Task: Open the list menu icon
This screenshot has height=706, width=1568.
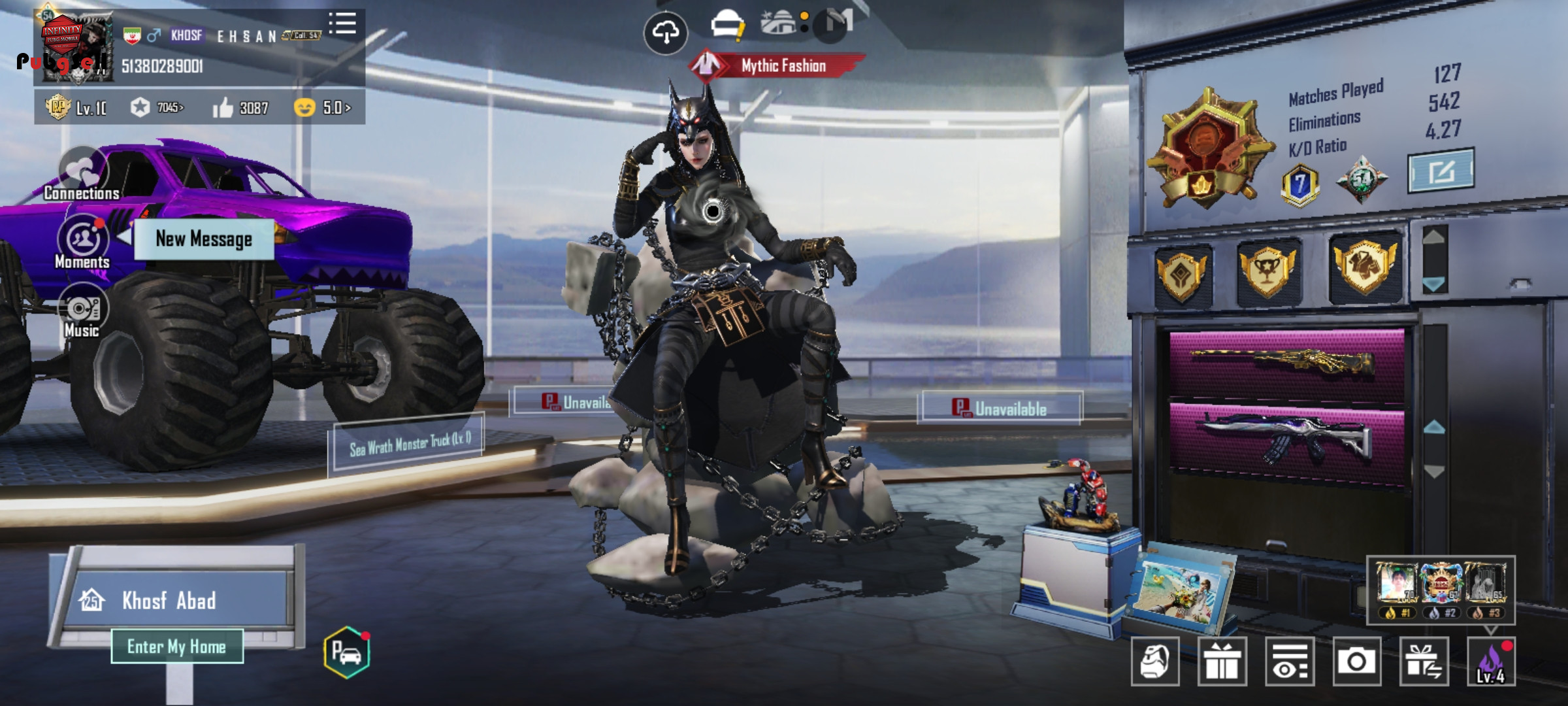Action: point(342,24)
